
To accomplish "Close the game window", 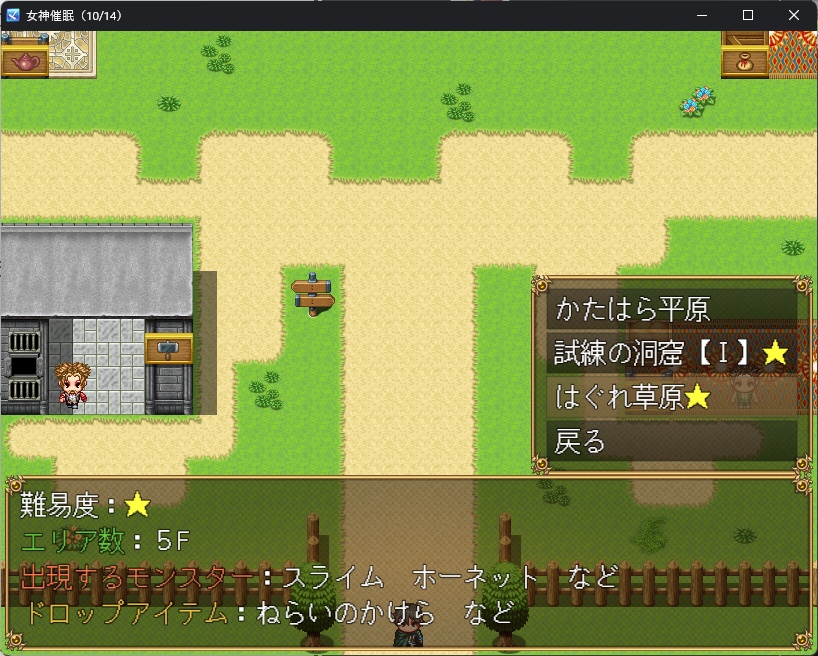I will [x=794, y=15].
